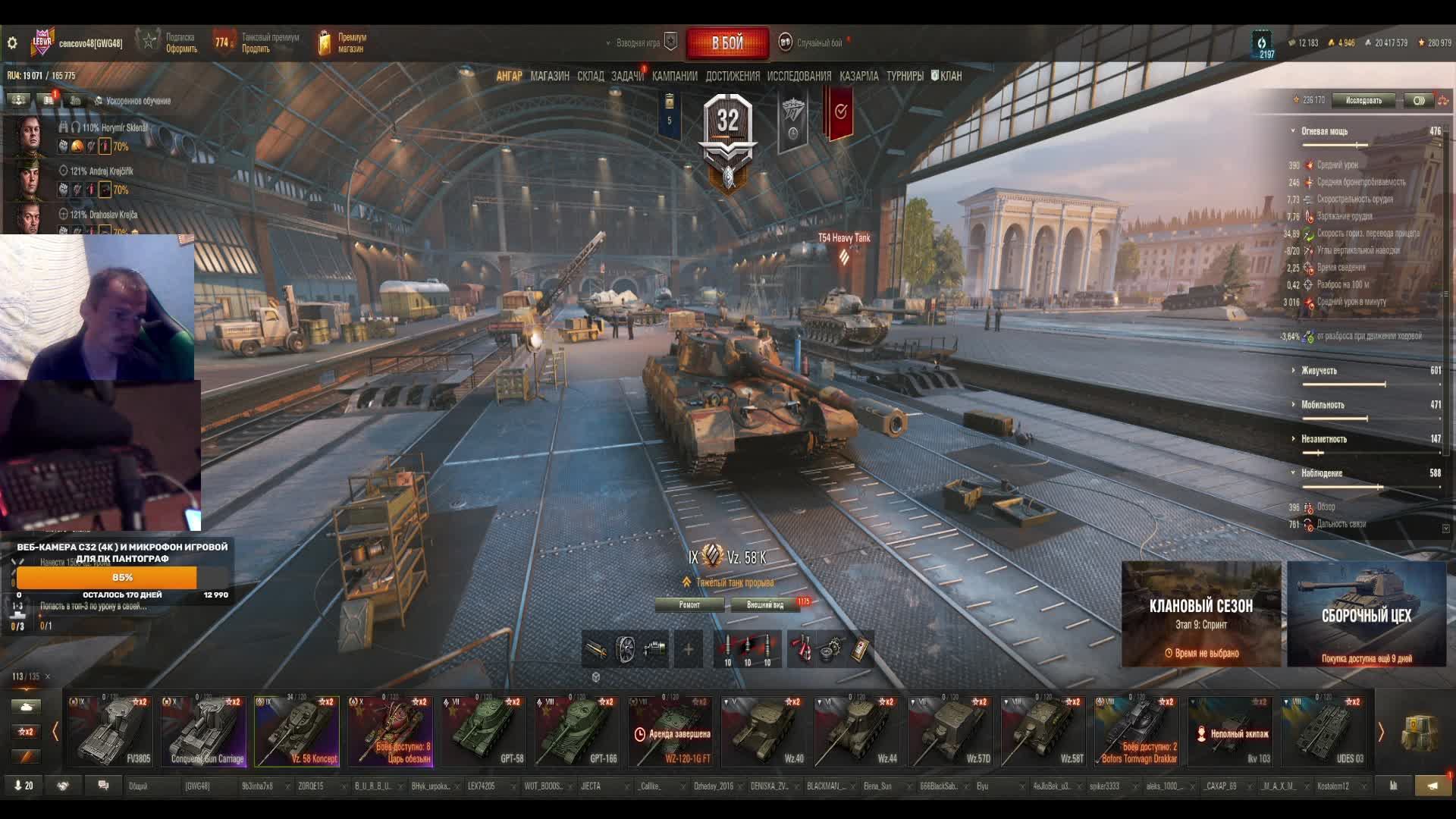Open the КАЗАРМА barracks tab
1456x819 pixels.
tap(858, 76)
